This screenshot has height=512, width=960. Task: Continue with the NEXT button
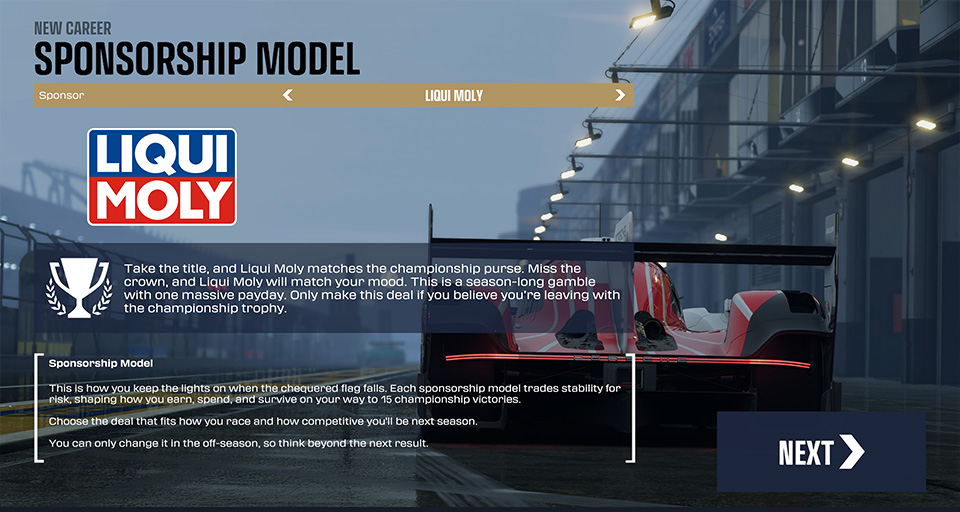820,452
